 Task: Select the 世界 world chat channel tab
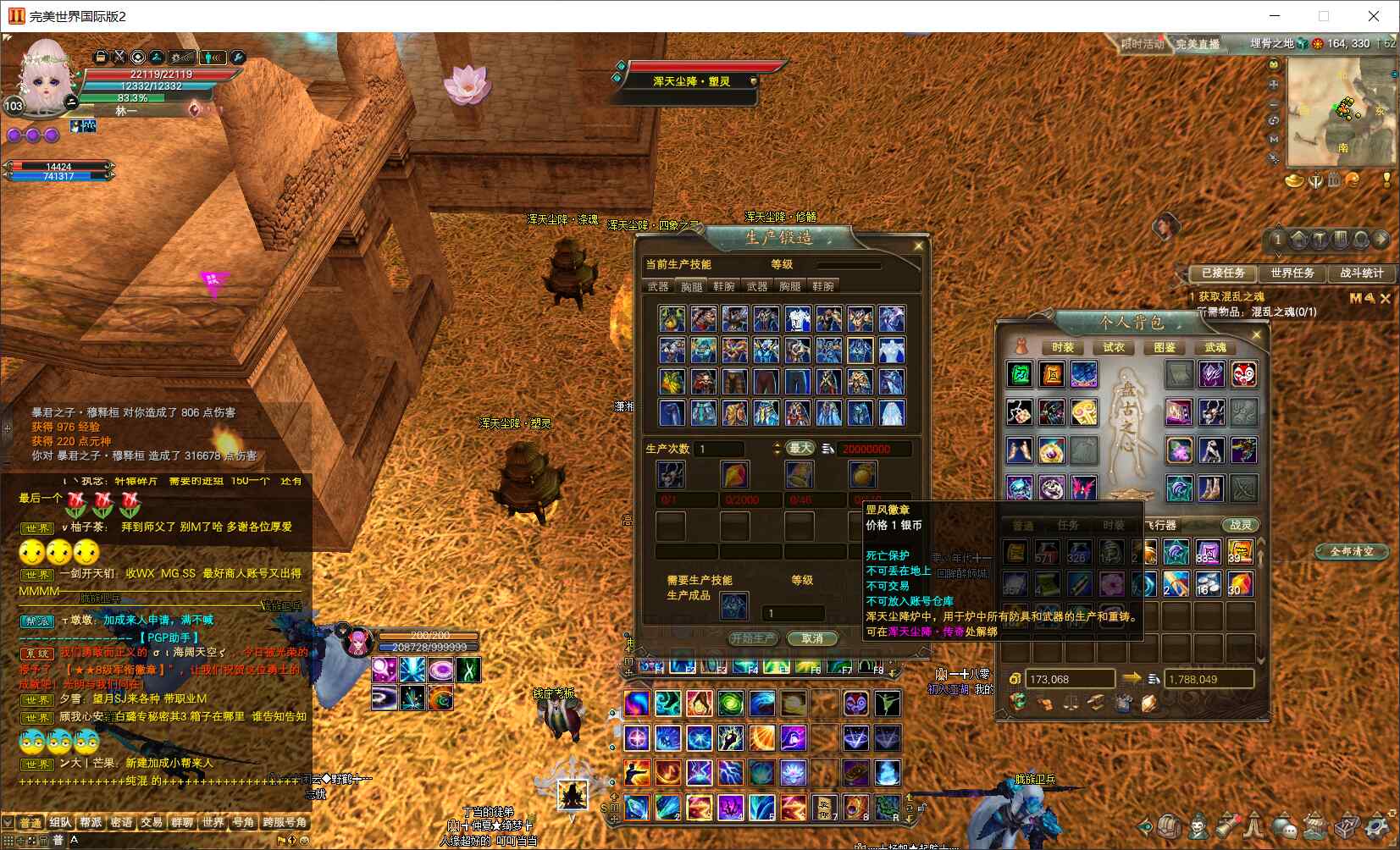point(213,822)
